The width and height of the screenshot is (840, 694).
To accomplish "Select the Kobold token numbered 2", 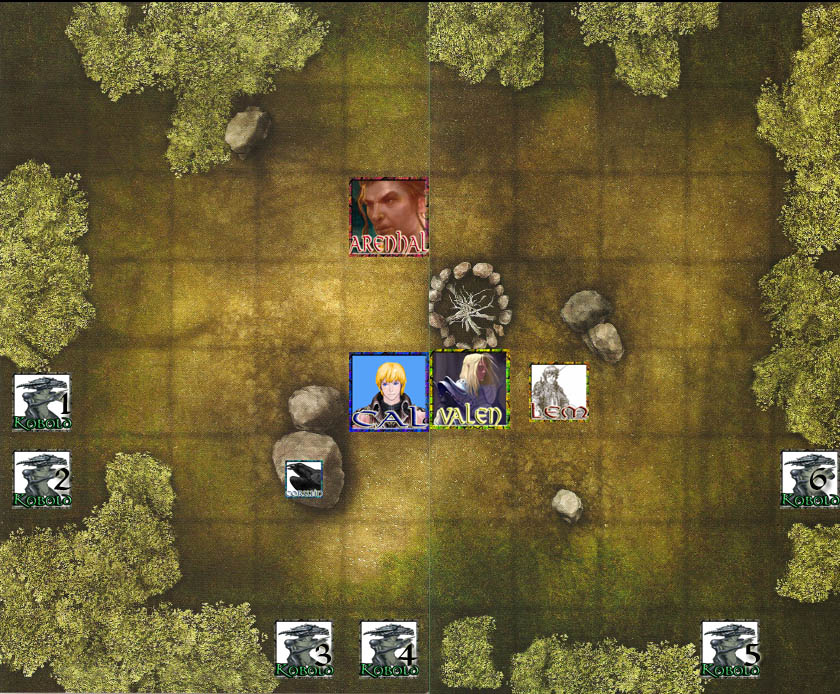I will pos(42,480).
